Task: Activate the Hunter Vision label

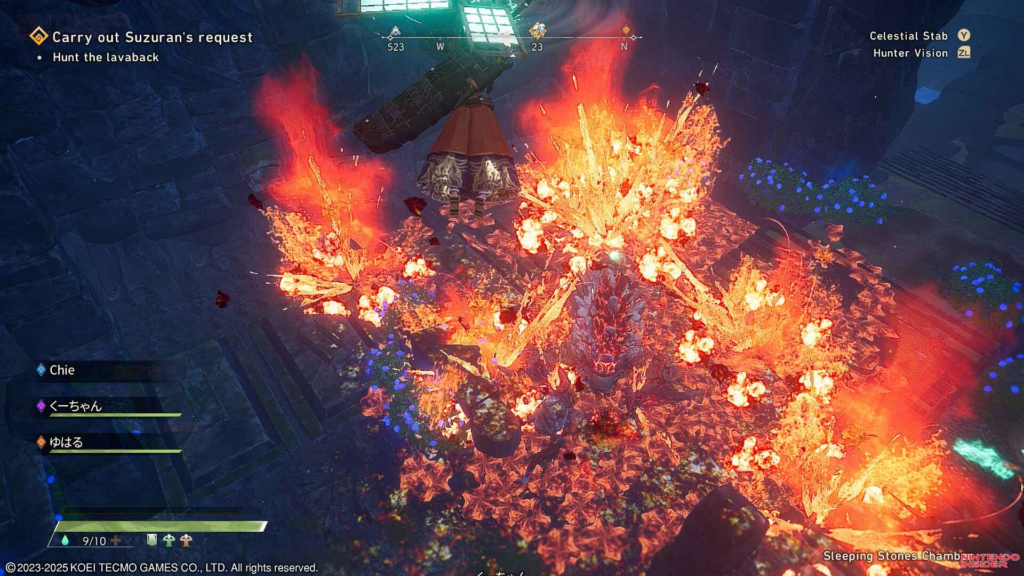Action: (911, 53)
